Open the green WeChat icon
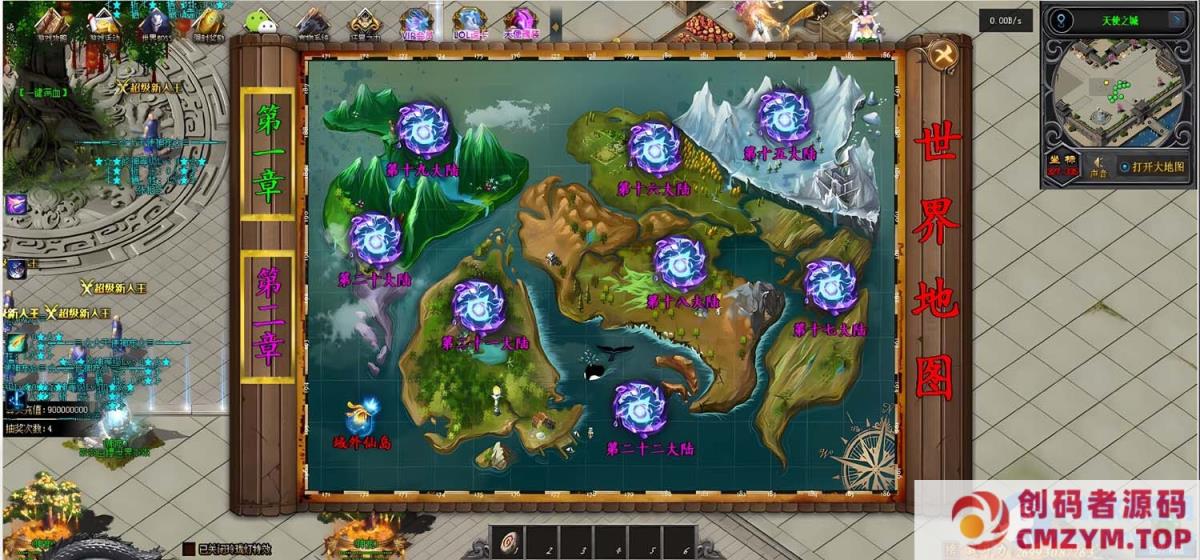This screenshot has width=1200, height=560. [x=260, y=22]
